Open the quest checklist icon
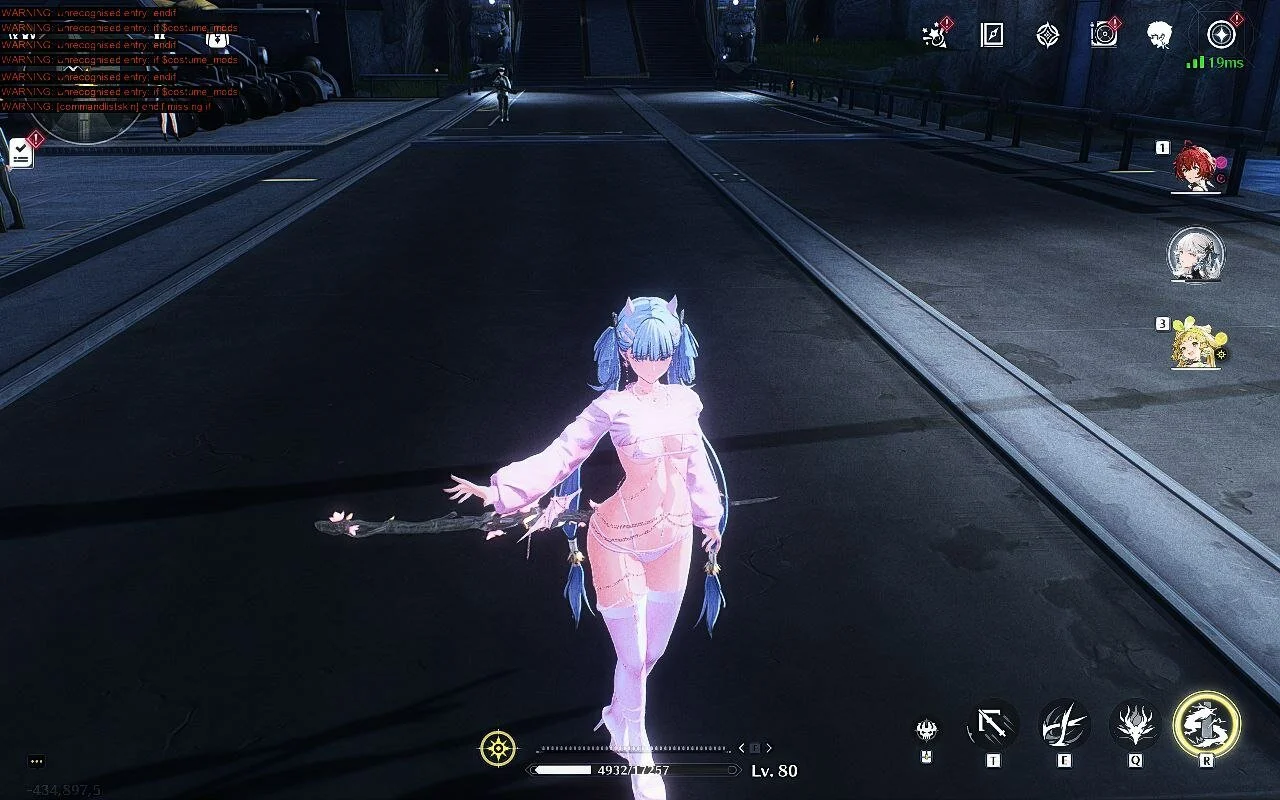This screenshot has width=1280, height=800. click(x=20, y=152)
